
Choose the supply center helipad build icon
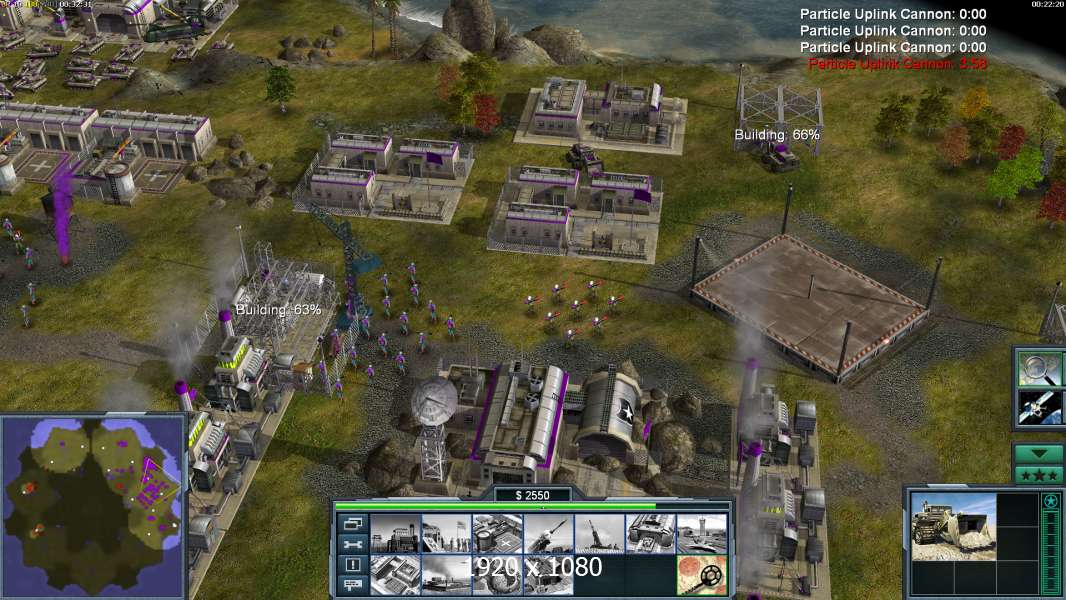(497, 535)
